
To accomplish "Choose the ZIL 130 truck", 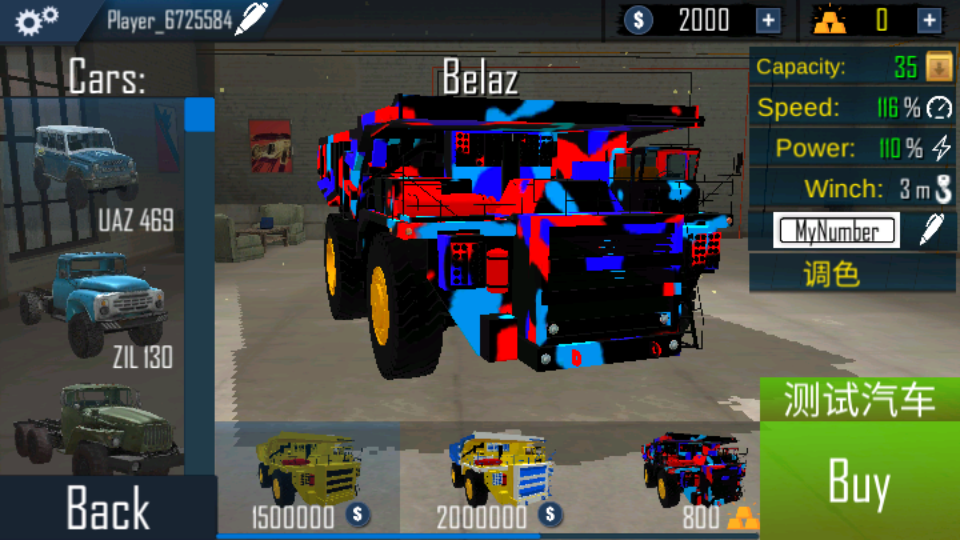I will point(92,300).
